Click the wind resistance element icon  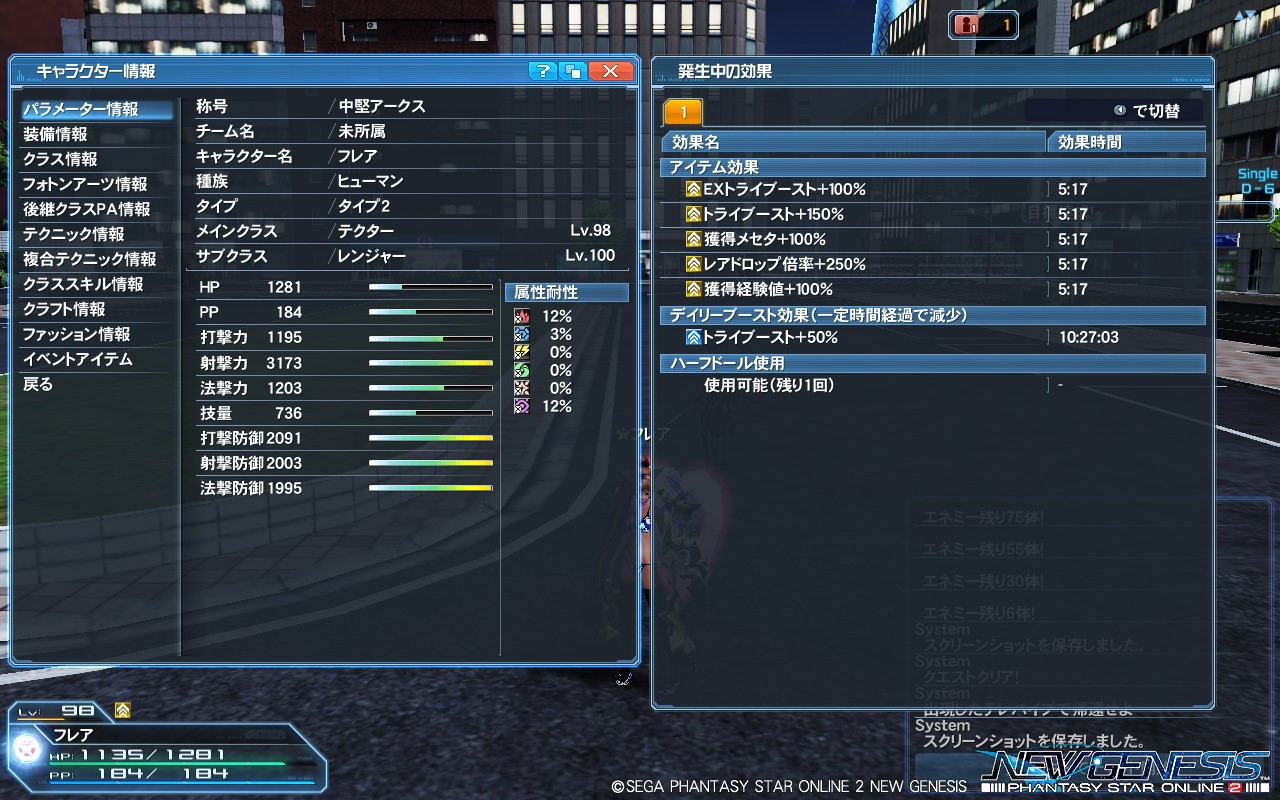pos(522,370)
